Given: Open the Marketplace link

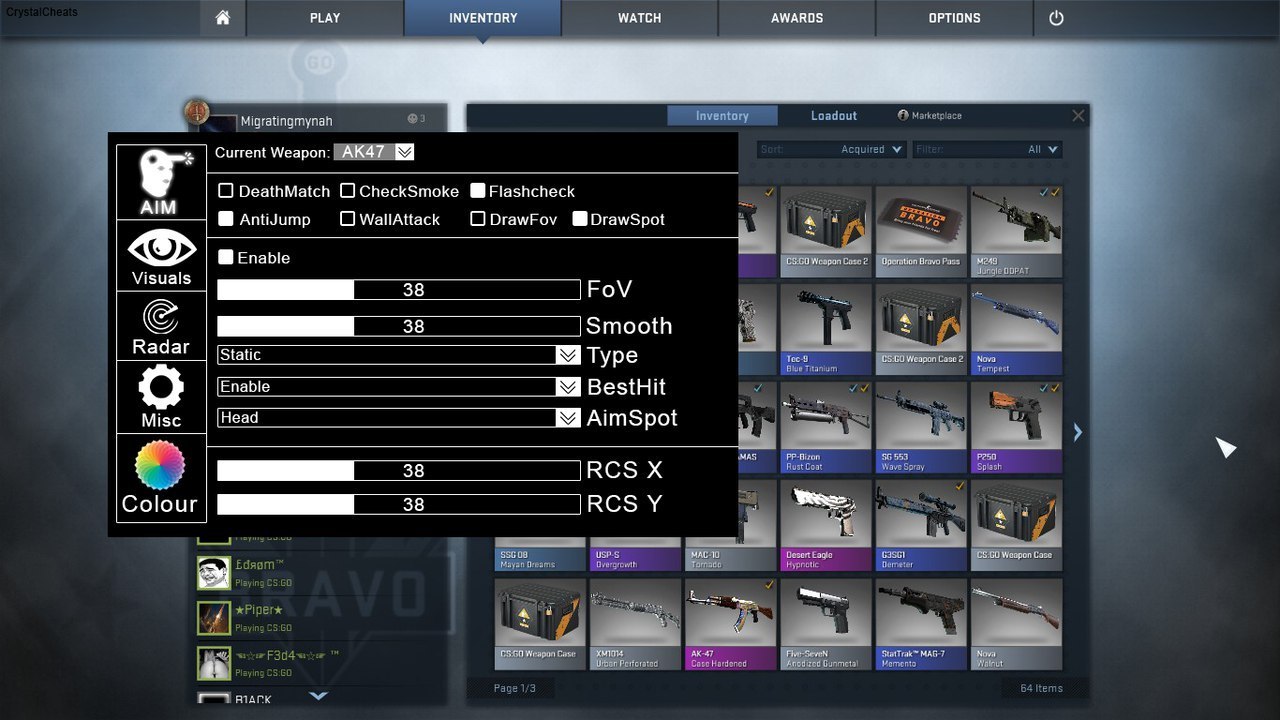Looking at the screenshot, I should pos(930,116).
